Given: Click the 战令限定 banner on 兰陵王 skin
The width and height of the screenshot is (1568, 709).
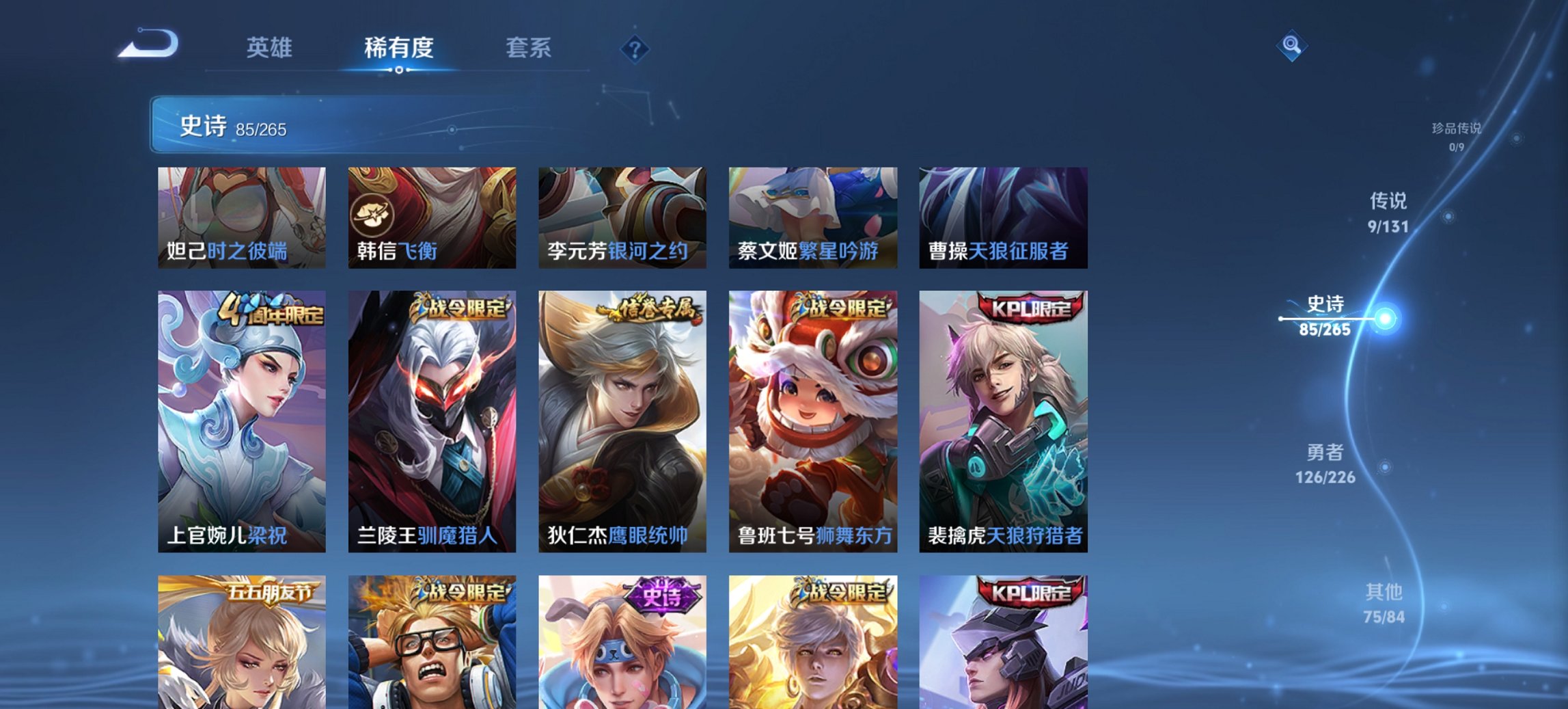Looking at the screenshot, I should pos(462,310).
